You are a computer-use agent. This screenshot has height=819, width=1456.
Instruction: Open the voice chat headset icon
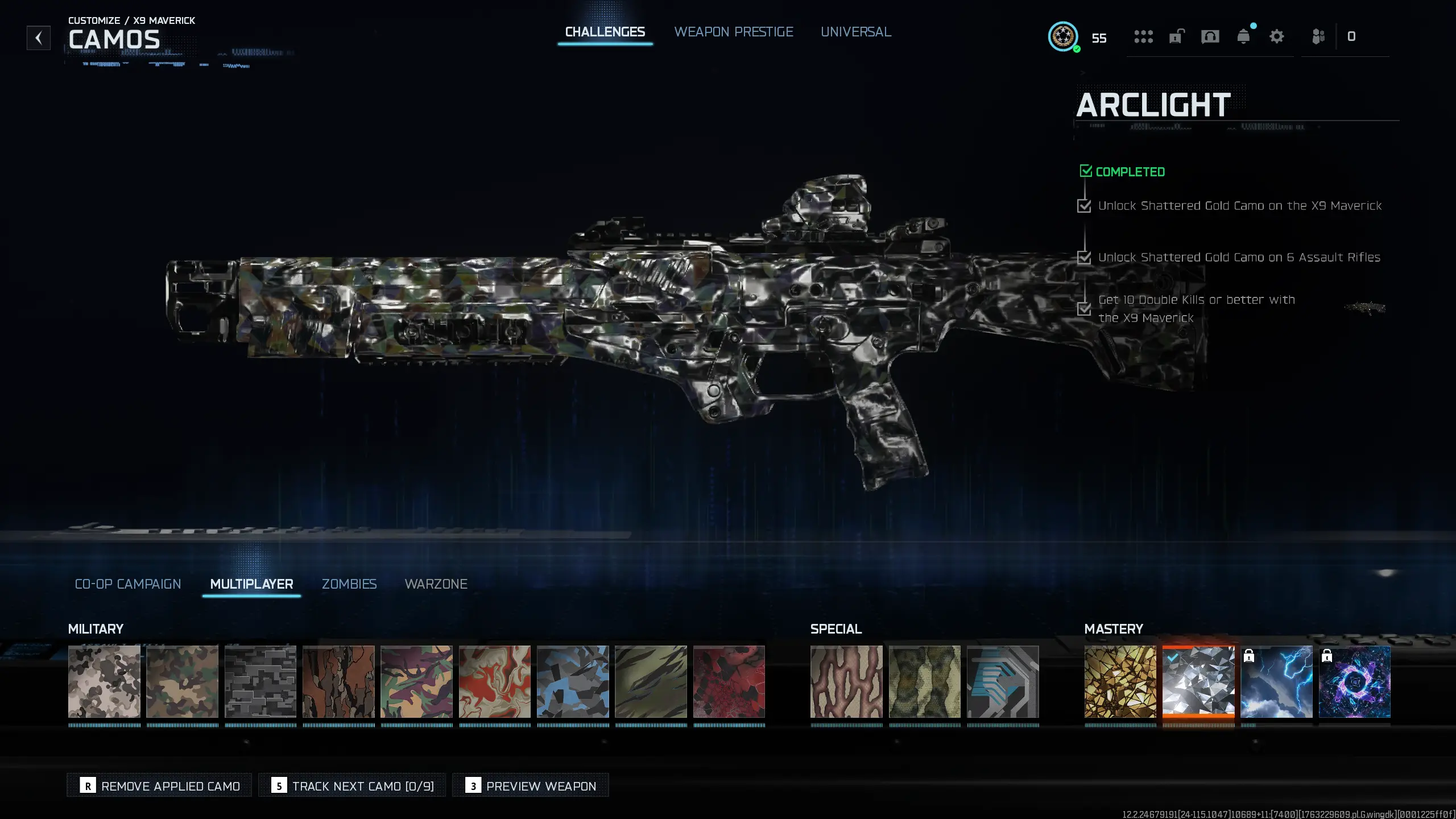coord(1210,36)
